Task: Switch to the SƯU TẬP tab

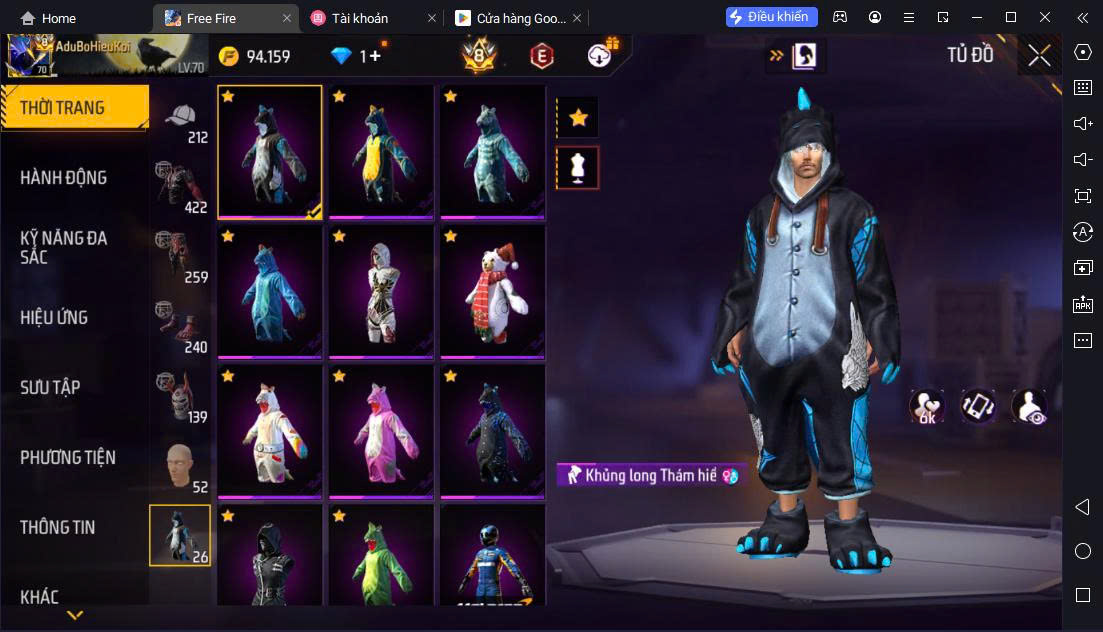Action: (x=50, y=388)
